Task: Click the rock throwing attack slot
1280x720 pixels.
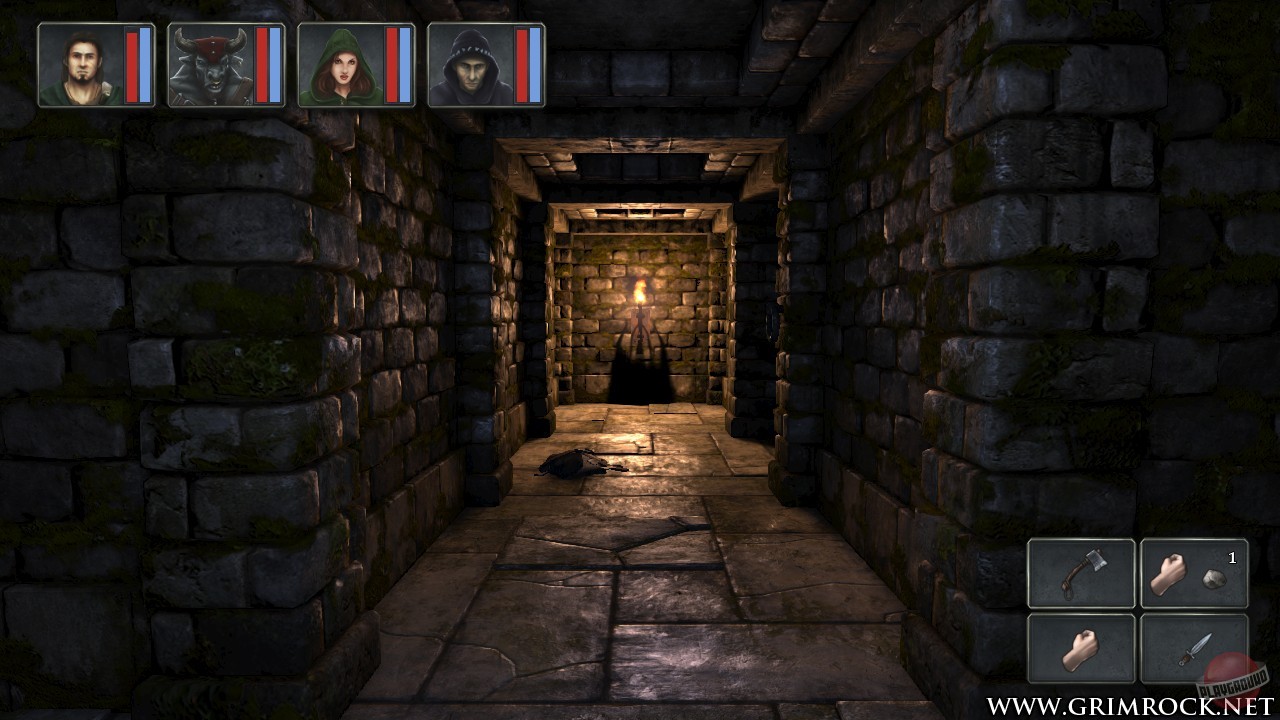Action: [1196, 574]
